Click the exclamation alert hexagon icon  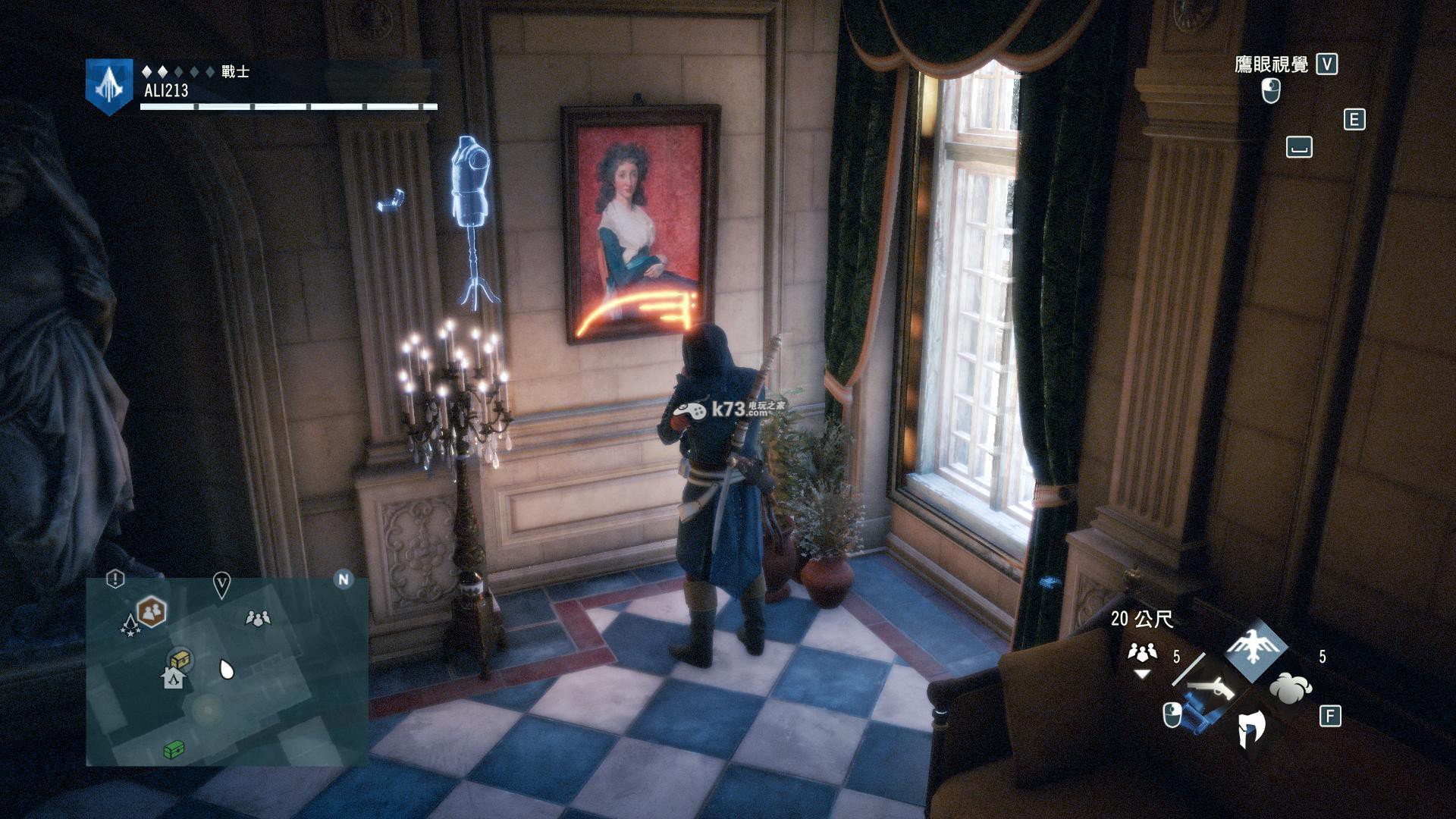[x=115, y=579]
